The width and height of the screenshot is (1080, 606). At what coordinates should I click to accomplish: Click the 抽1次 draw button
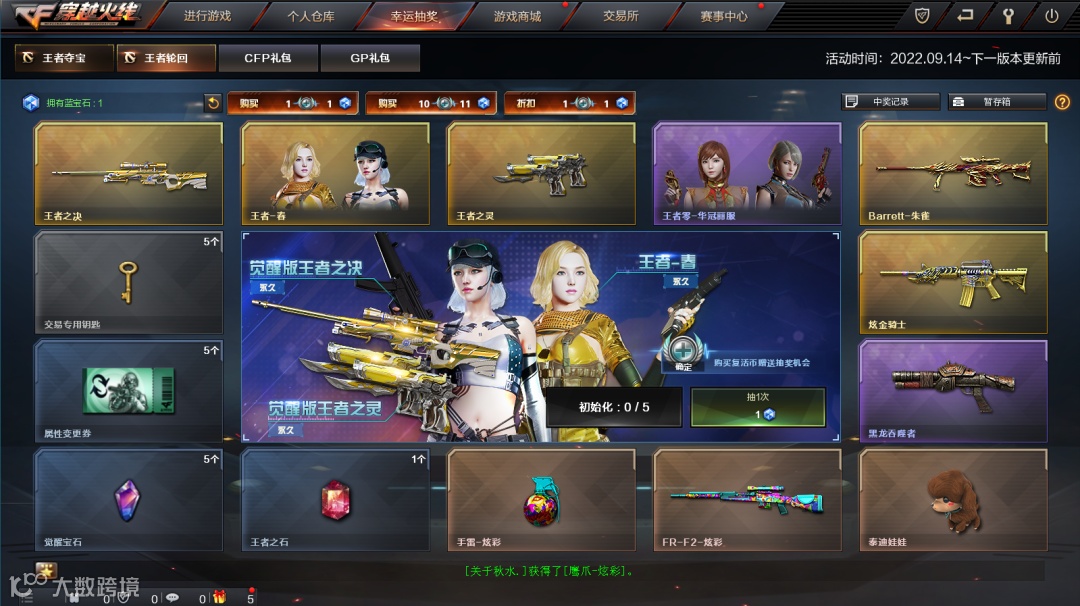758,408
